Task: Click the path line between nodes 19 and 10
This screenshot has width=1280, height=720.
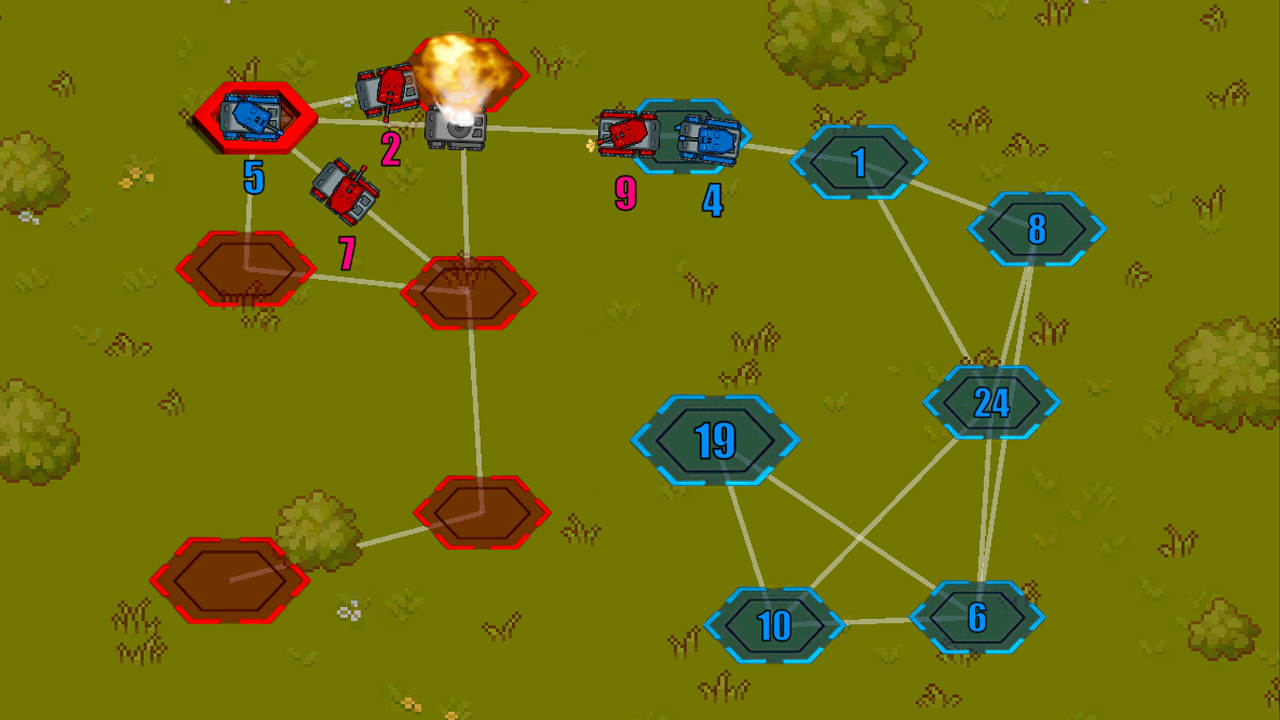Action: click(x=745, y=535)
